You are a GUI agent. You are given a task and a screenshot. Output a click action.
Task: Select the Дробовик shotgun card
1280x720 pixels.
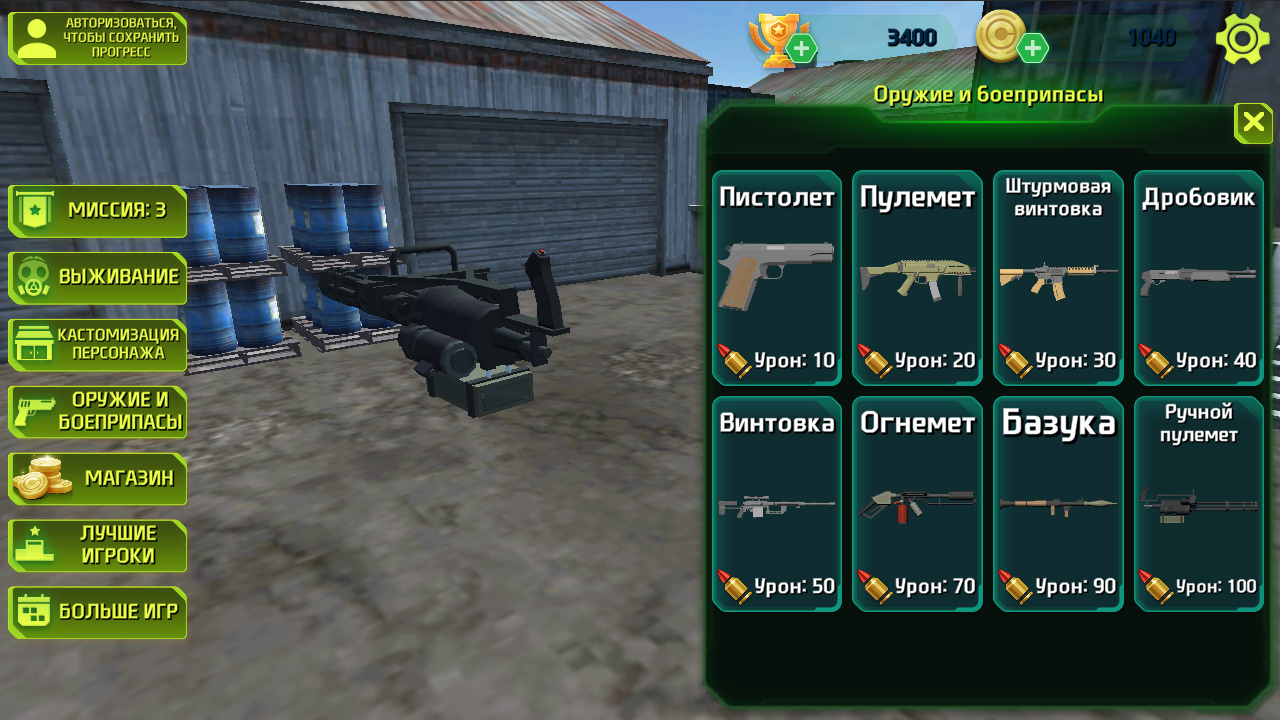click(x=1198, y=277)
